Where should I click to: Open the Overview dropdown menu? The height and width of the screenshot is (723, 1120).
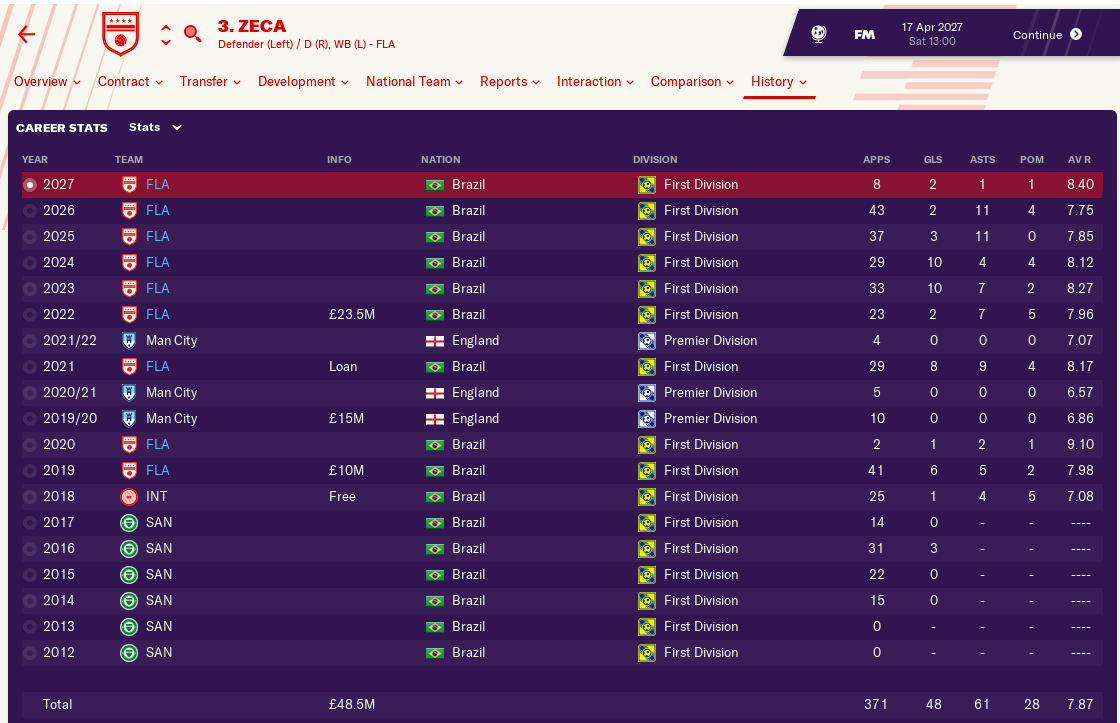47,82
